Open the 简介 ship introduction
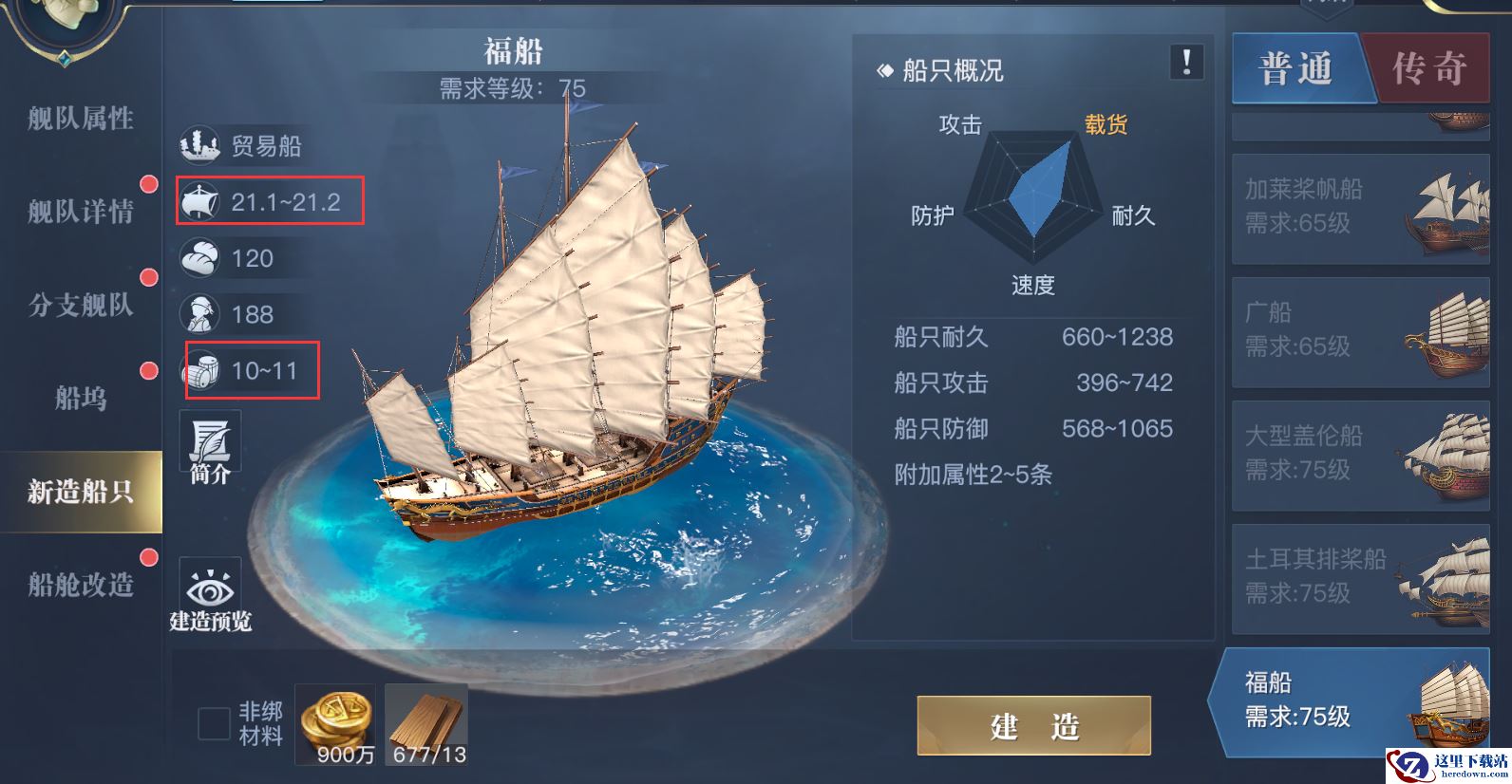 click(210, 447)
